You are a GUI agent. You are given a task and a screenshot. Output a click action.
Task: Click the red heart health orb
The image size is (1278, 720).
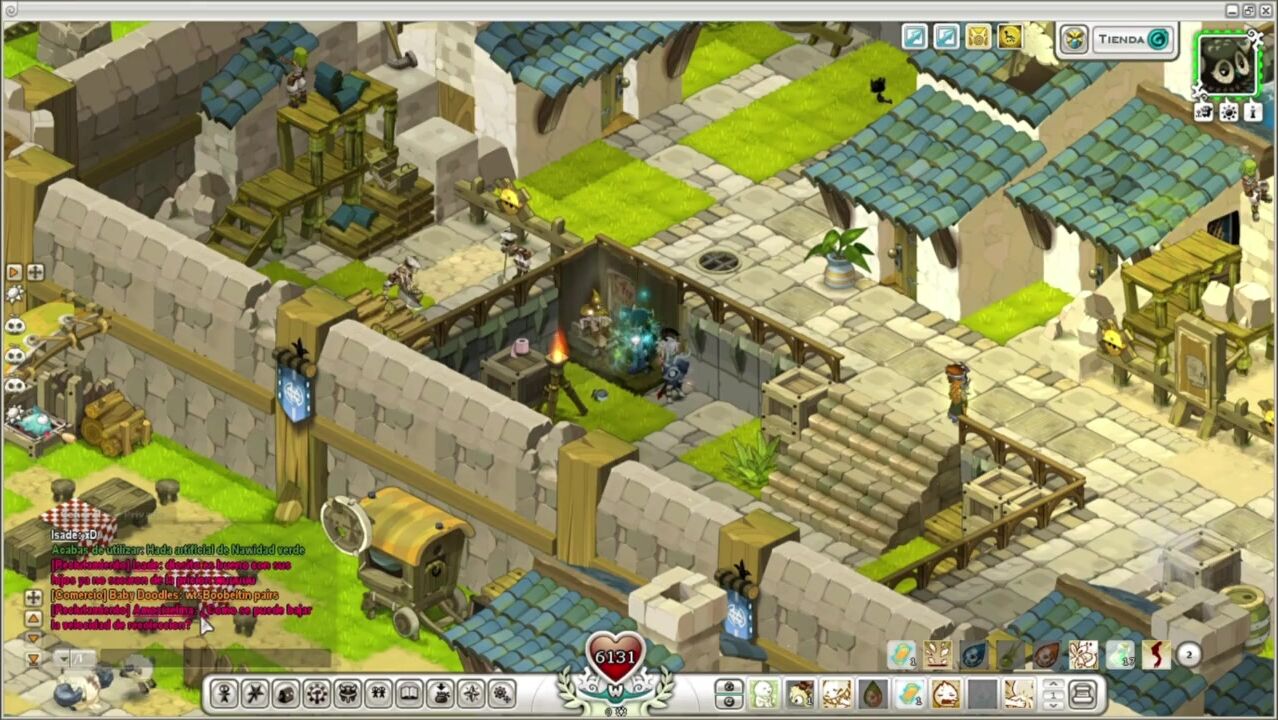tap(615, 656)
